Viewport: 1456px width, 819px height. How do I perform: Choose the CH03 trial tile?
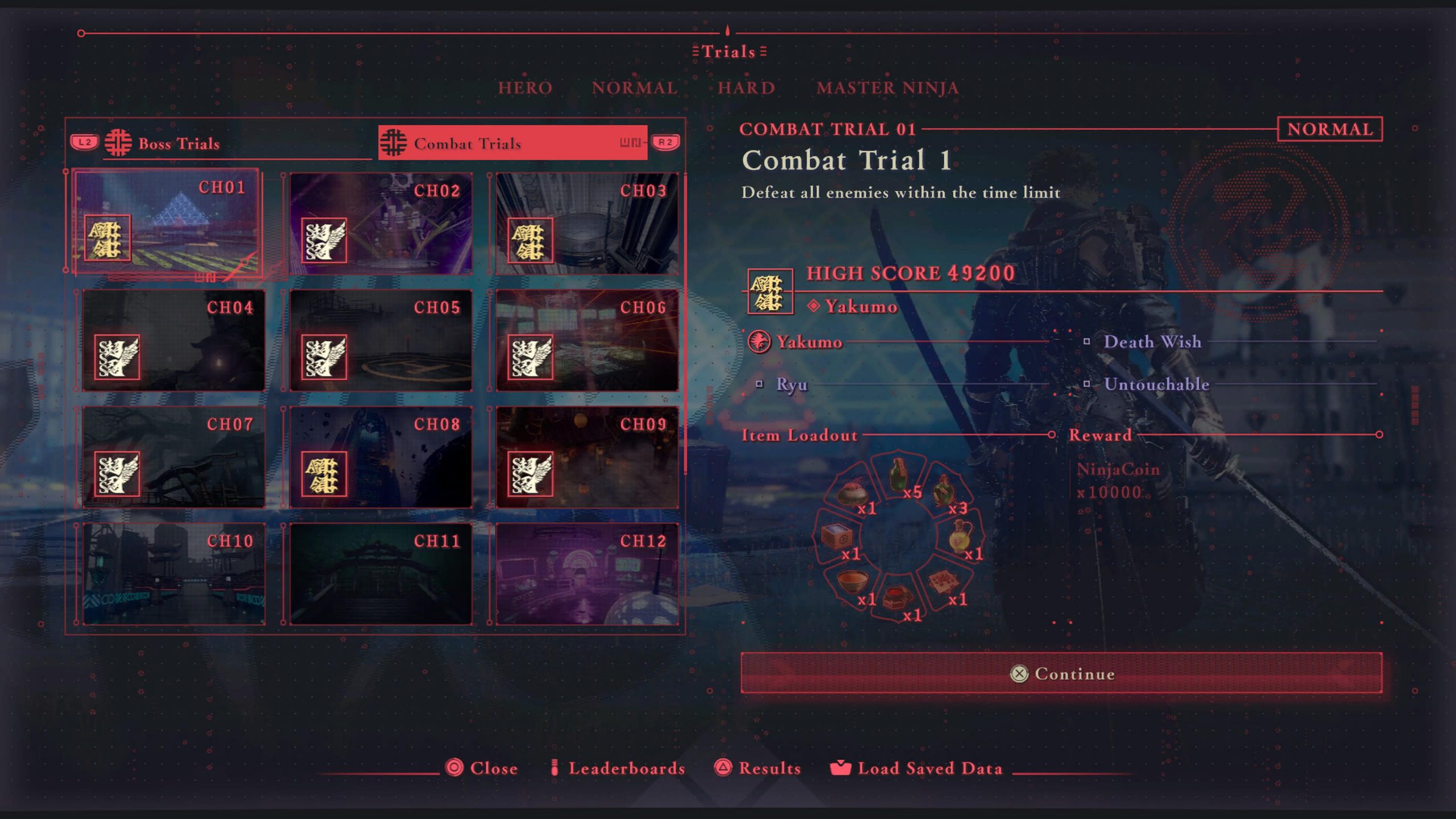click(587, 224)
